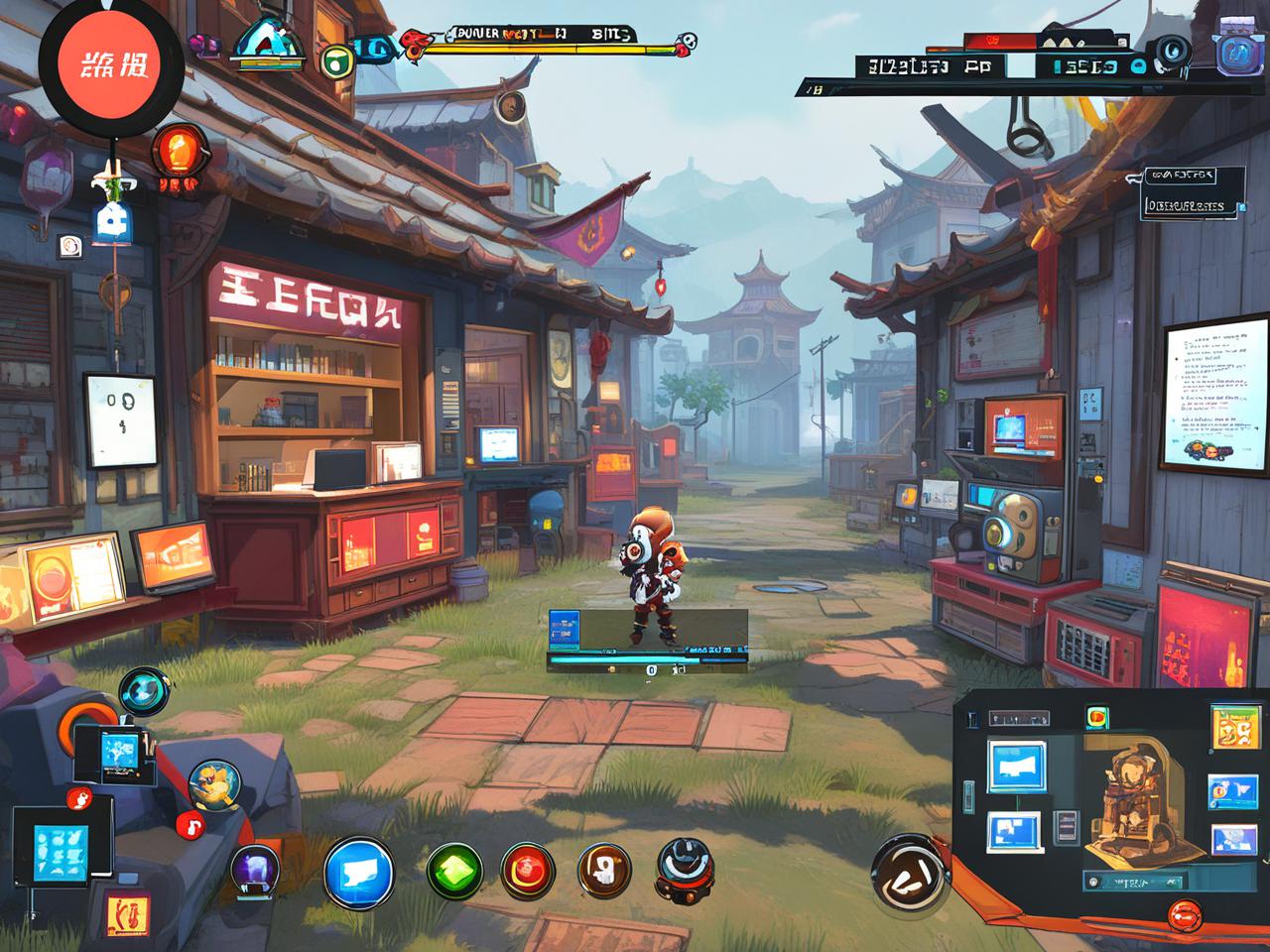
Task: Select the orange glyph card slot
Action: click(x=127, y=915)
